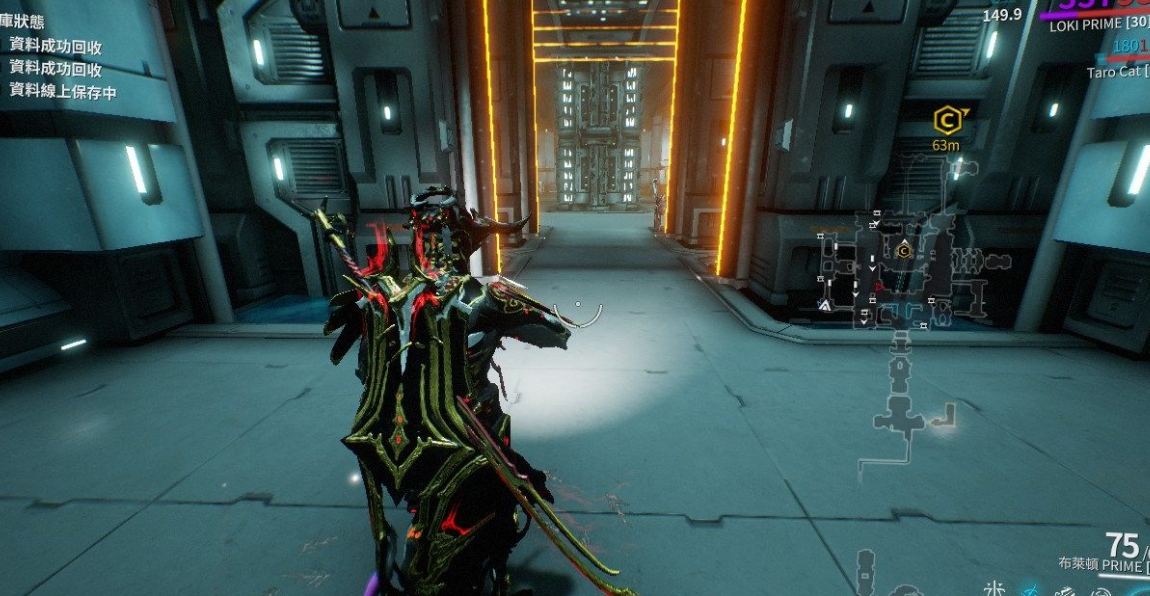Activate Loki's first ability icon

point(996,588)
